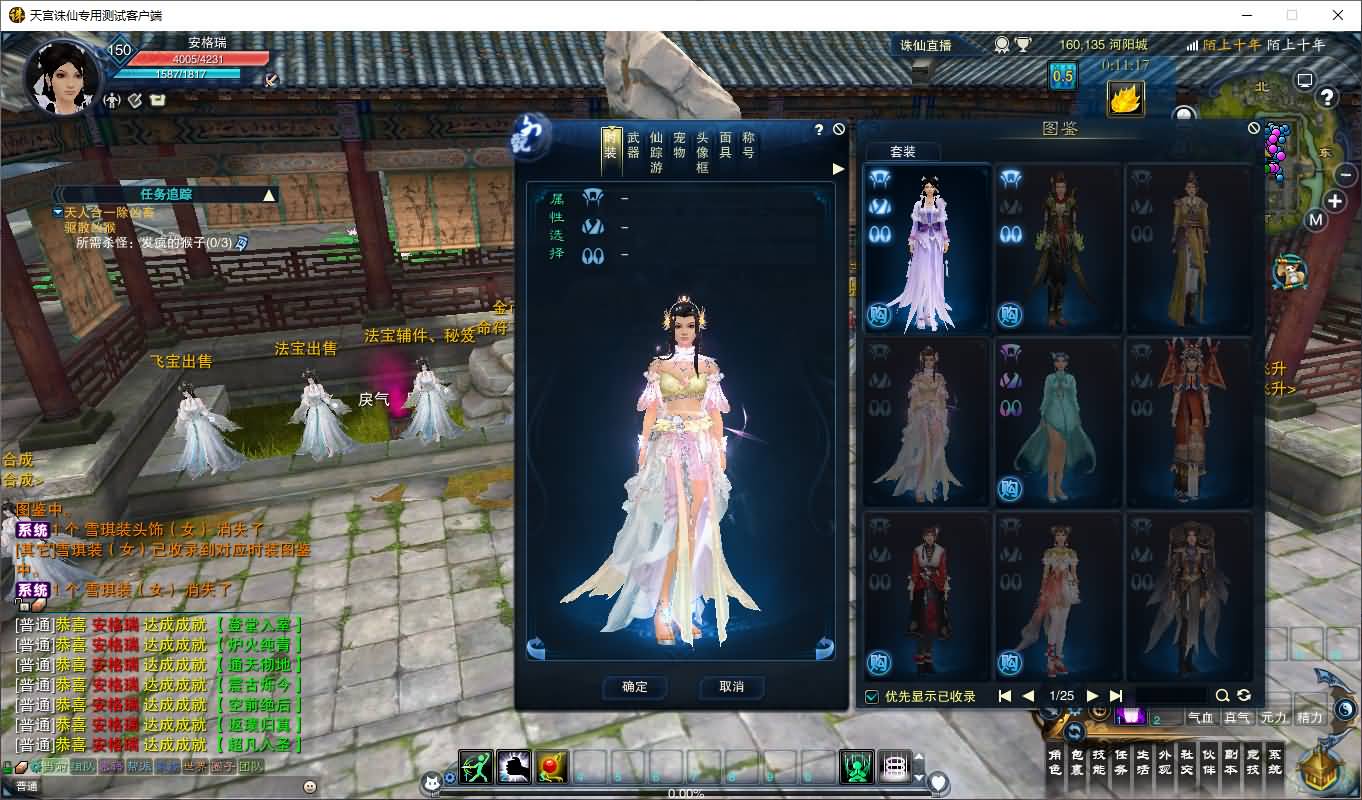
Task: Select the purple robe outfit thumbnail
Action: [927, 249]
